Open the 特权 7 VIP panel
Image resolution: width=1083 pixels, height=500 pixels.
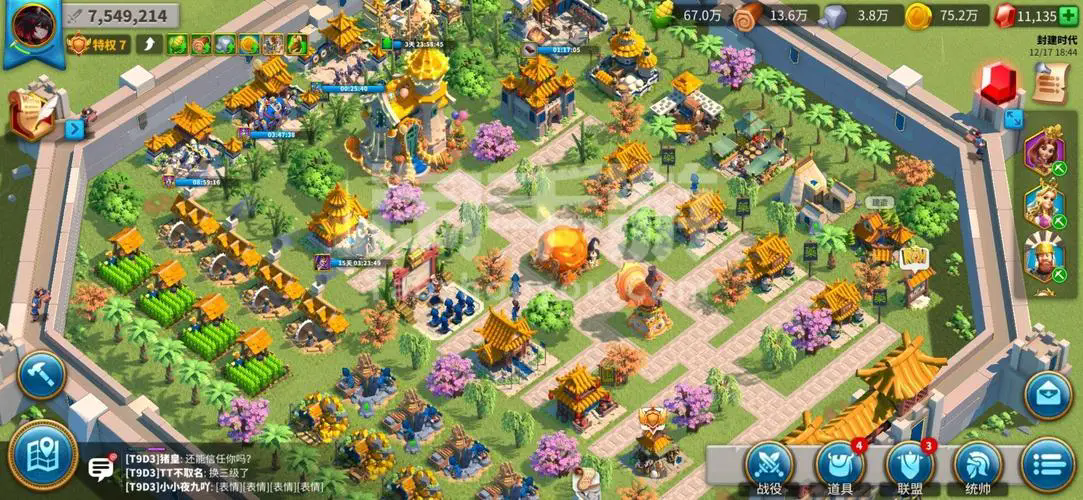click(x=98, y=44)
